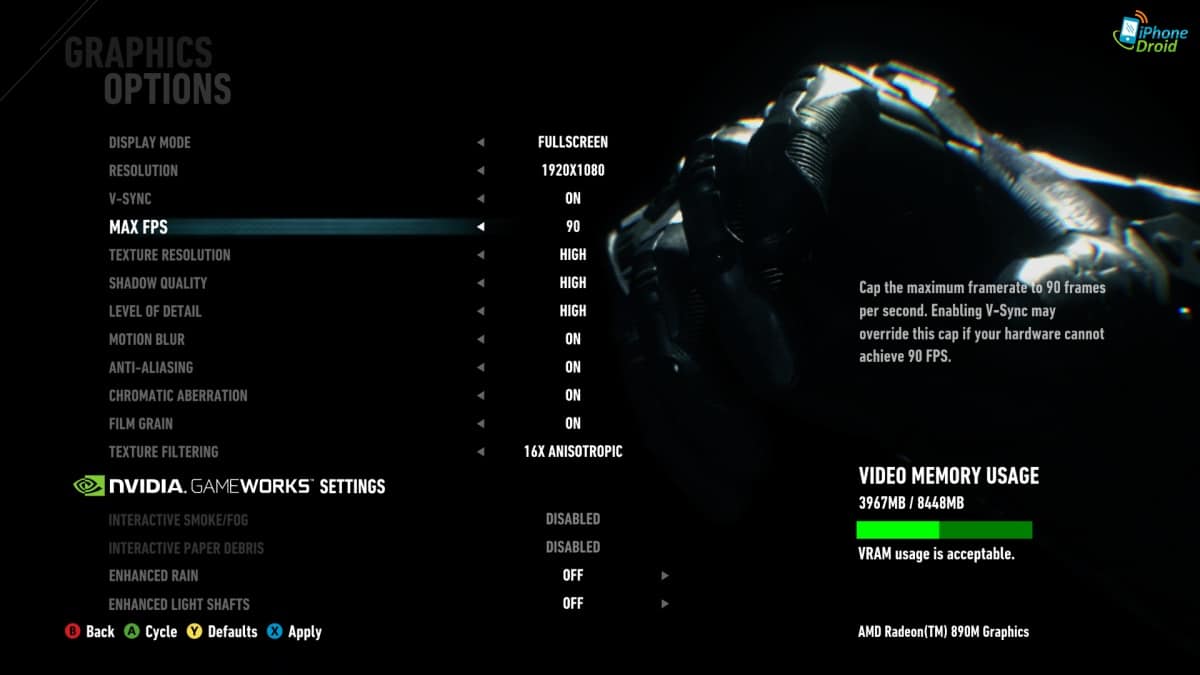
Task: Click the right arrow next to Enhanced Rain
Action: 664,576
